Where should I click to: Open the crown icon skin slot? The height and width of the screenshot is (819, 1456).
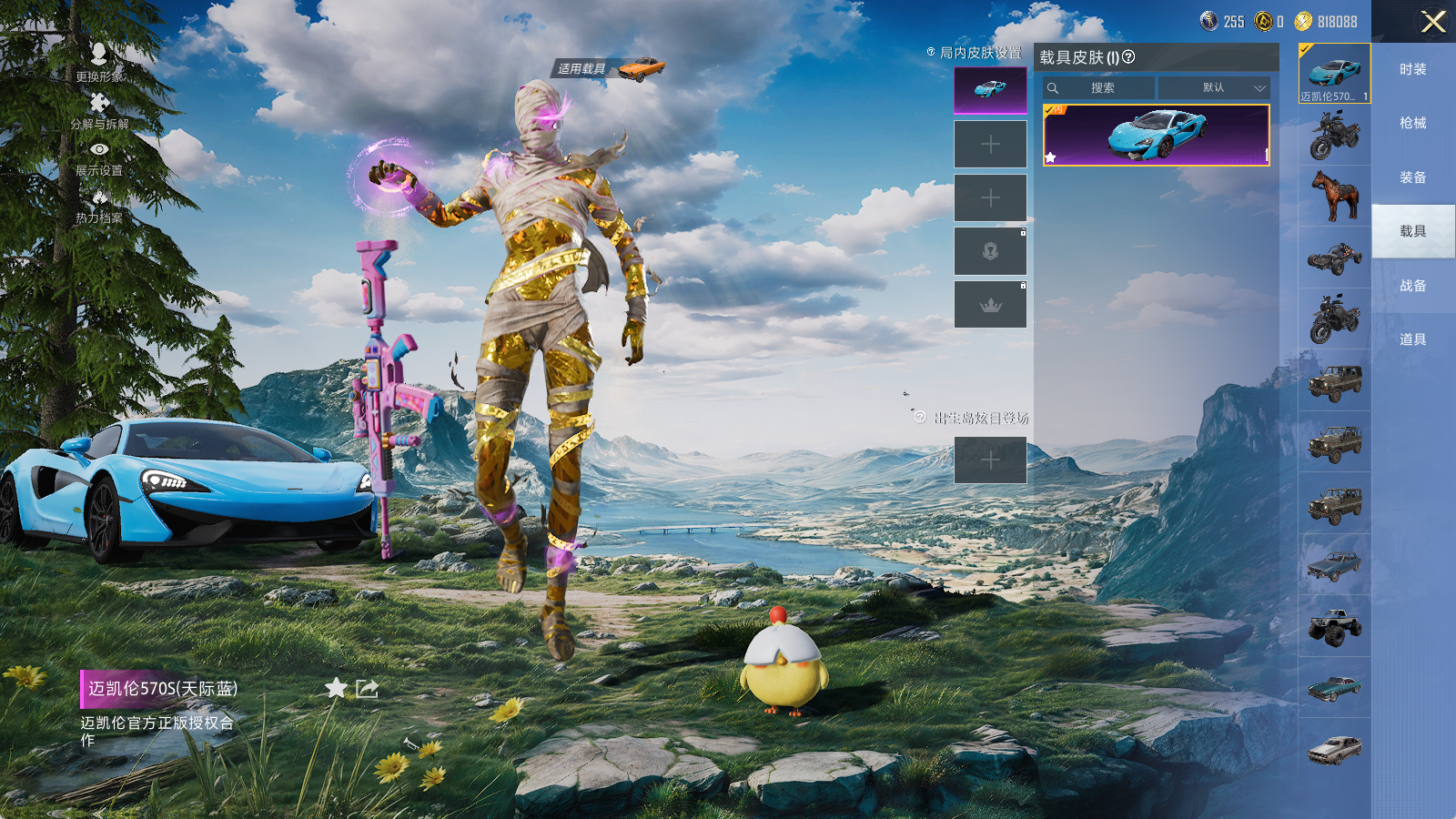[x=990, y=305]
